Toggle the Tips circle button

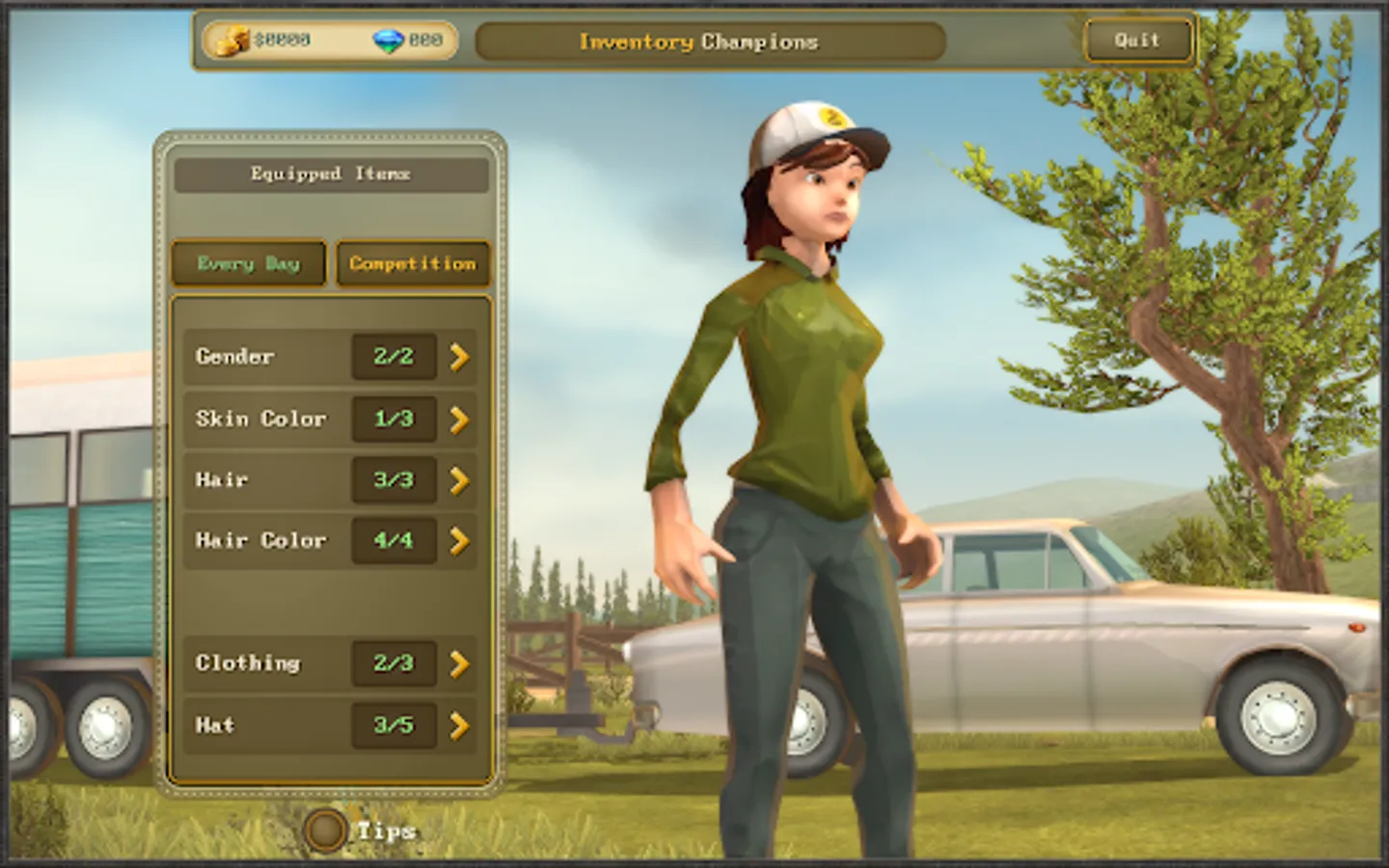click(x=325, y=830)
